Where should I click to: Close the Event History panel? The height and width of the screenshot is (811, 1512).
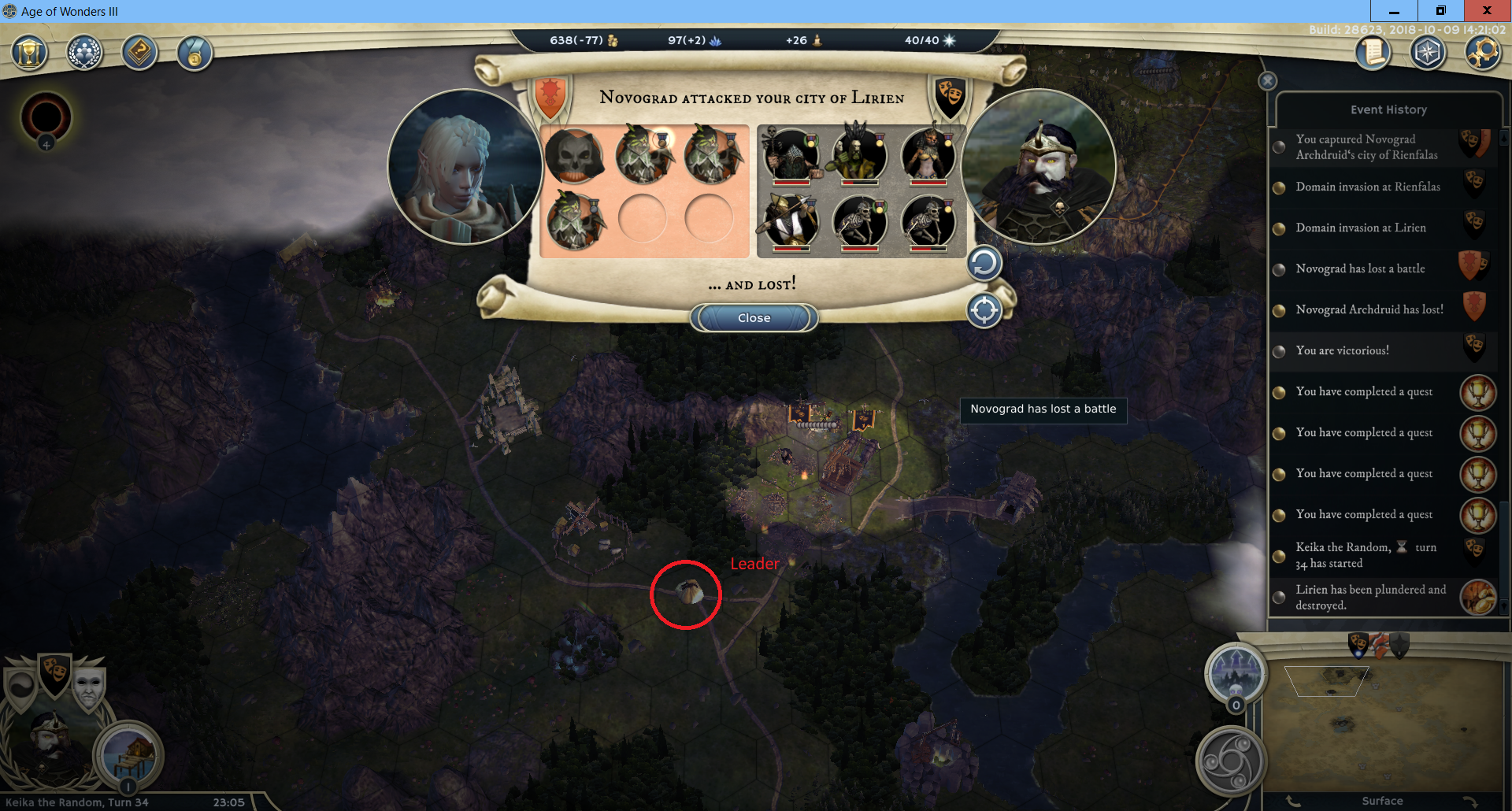tap(1267, 81)
